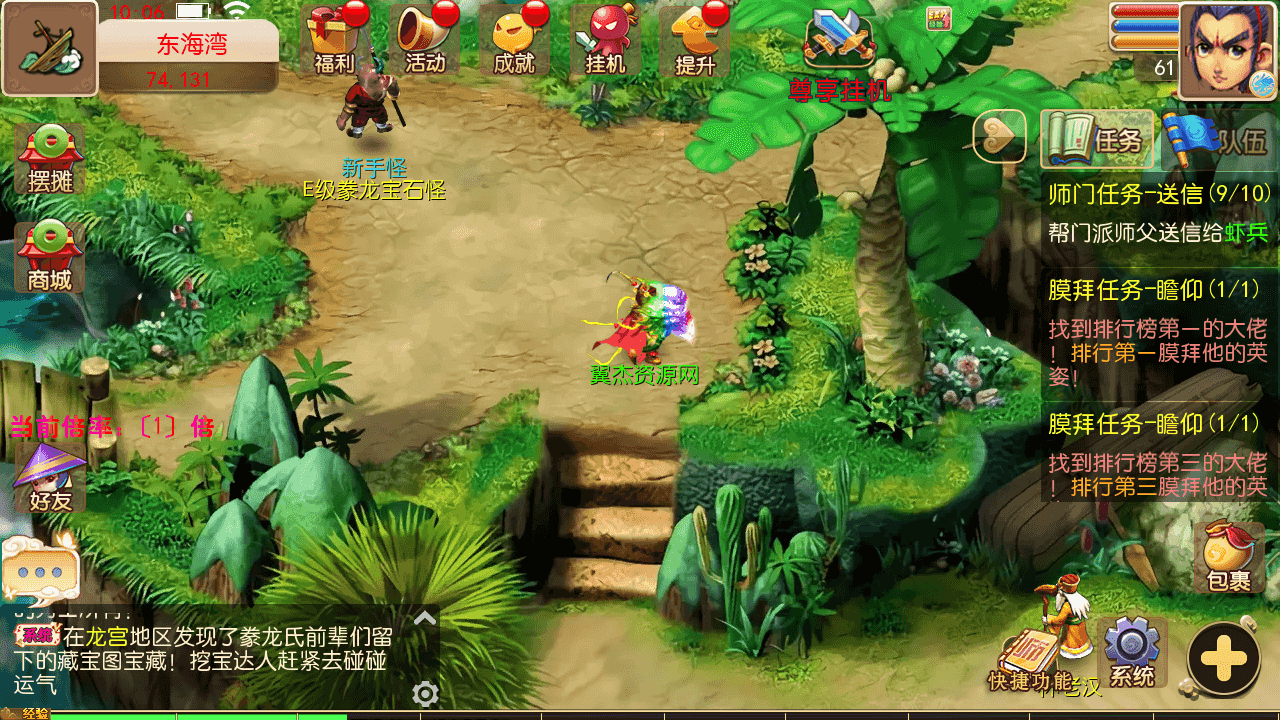Select the 师门任务-送信 quest entry

[1158, 212]
